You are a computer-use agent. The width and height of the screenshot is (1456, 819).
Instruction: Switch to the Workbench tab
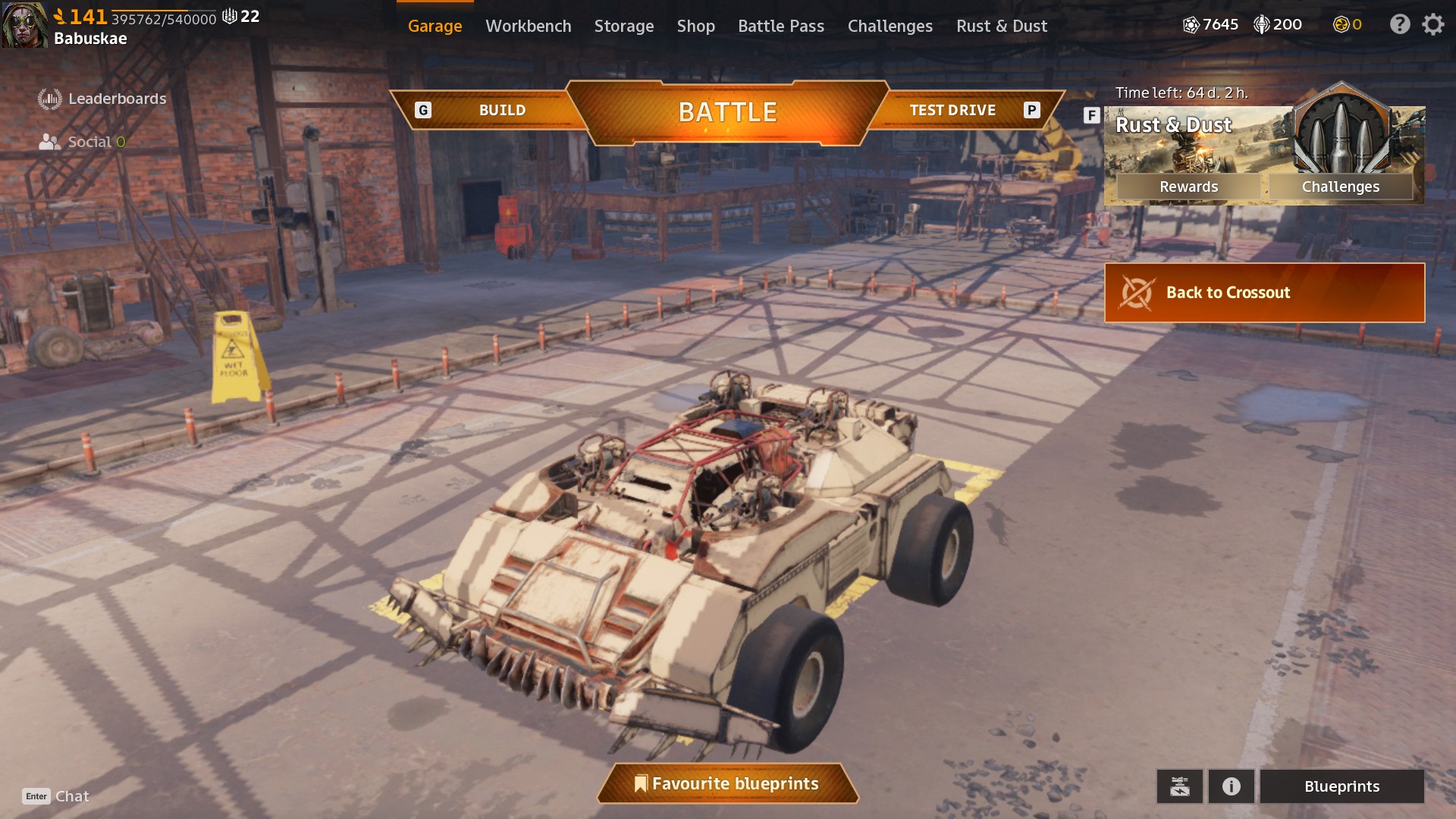click(528, 26)
